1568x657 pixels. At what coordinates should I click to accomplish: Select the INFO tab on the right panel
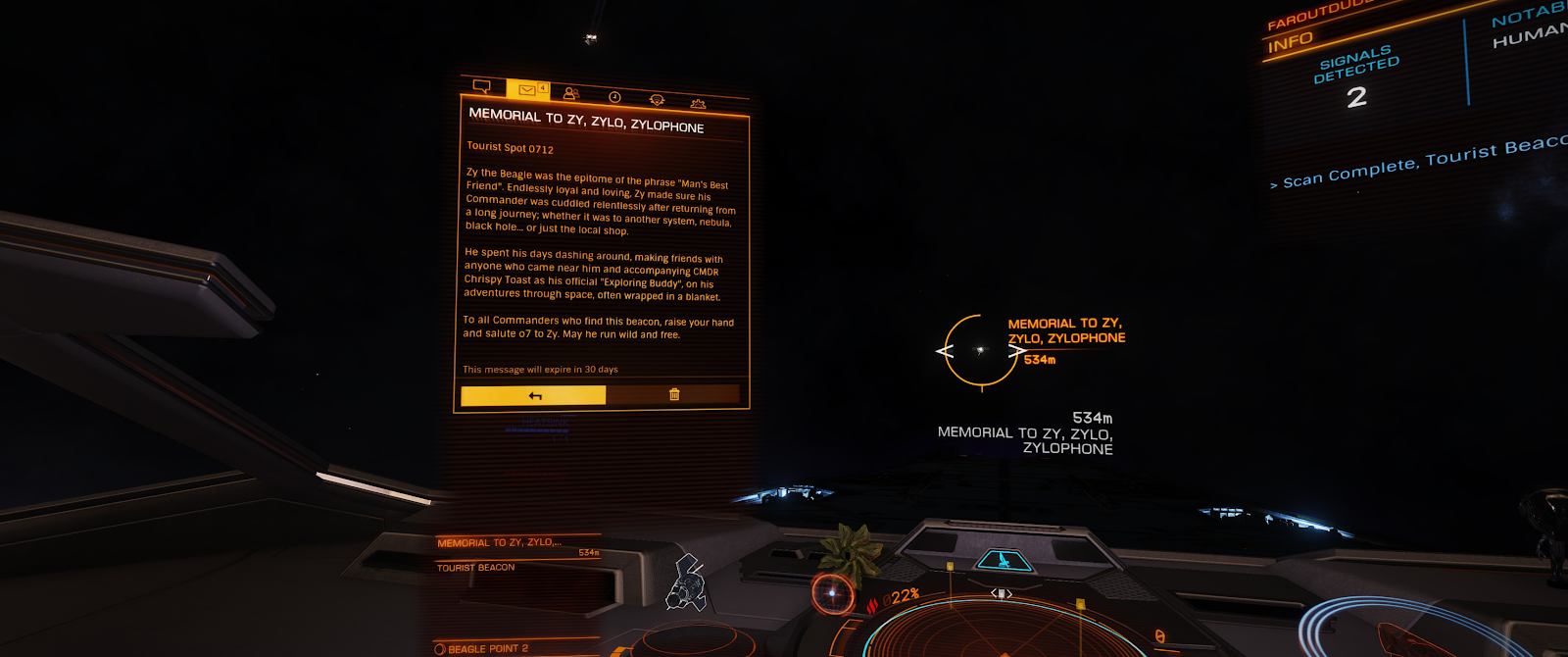click(1290, 42)
